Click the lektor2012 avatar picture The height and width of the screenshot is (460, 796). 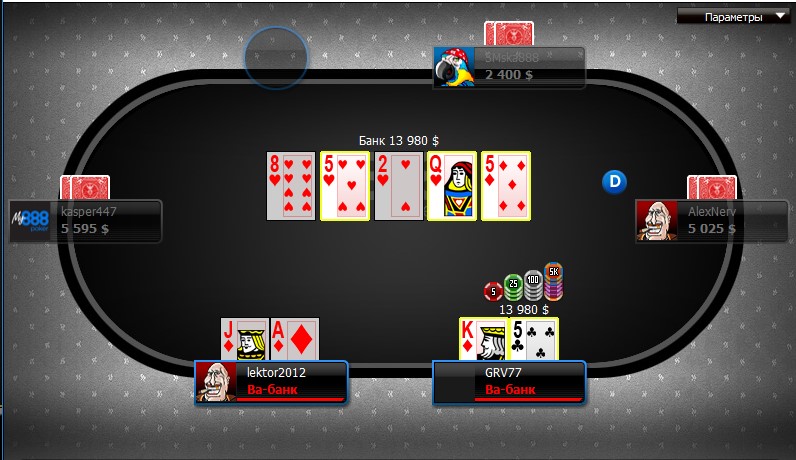click(x=216, y=381)
